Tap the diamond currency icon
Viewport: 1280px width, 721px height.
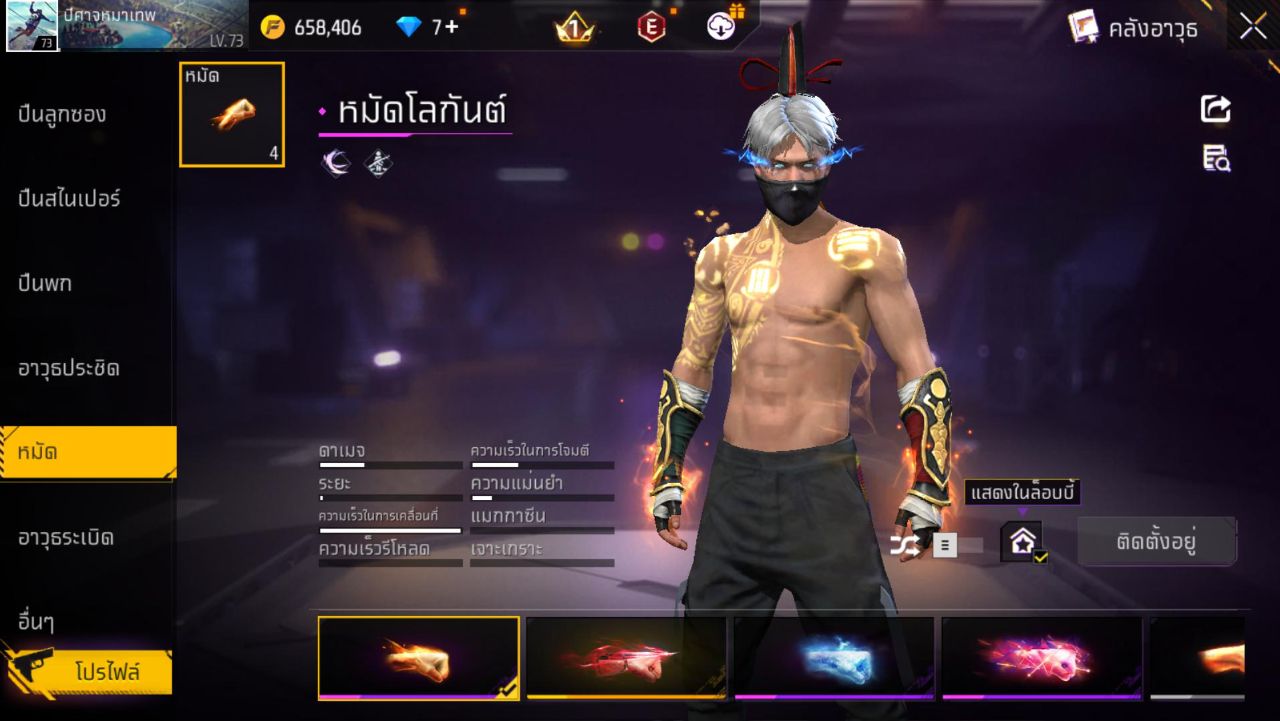(x=408, y=27)
